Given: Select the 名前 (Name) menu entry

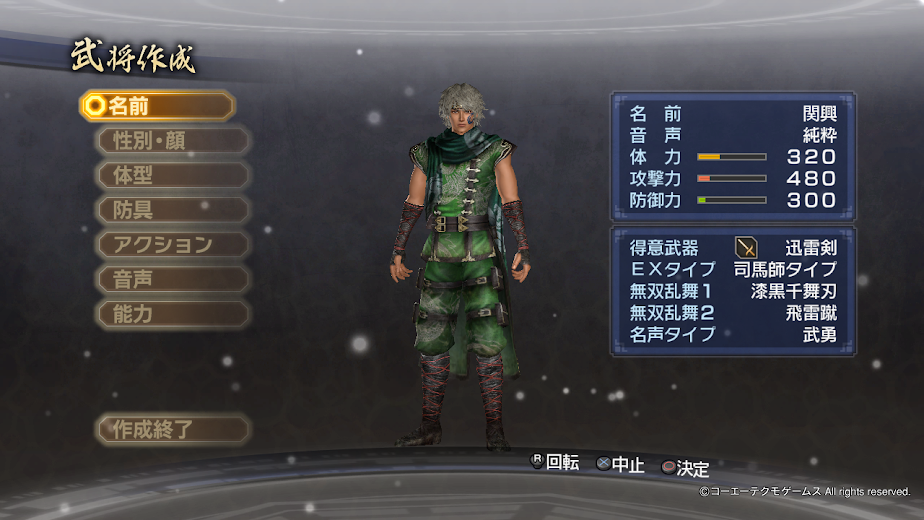Looking at the screenshot, I should (158, 105).
